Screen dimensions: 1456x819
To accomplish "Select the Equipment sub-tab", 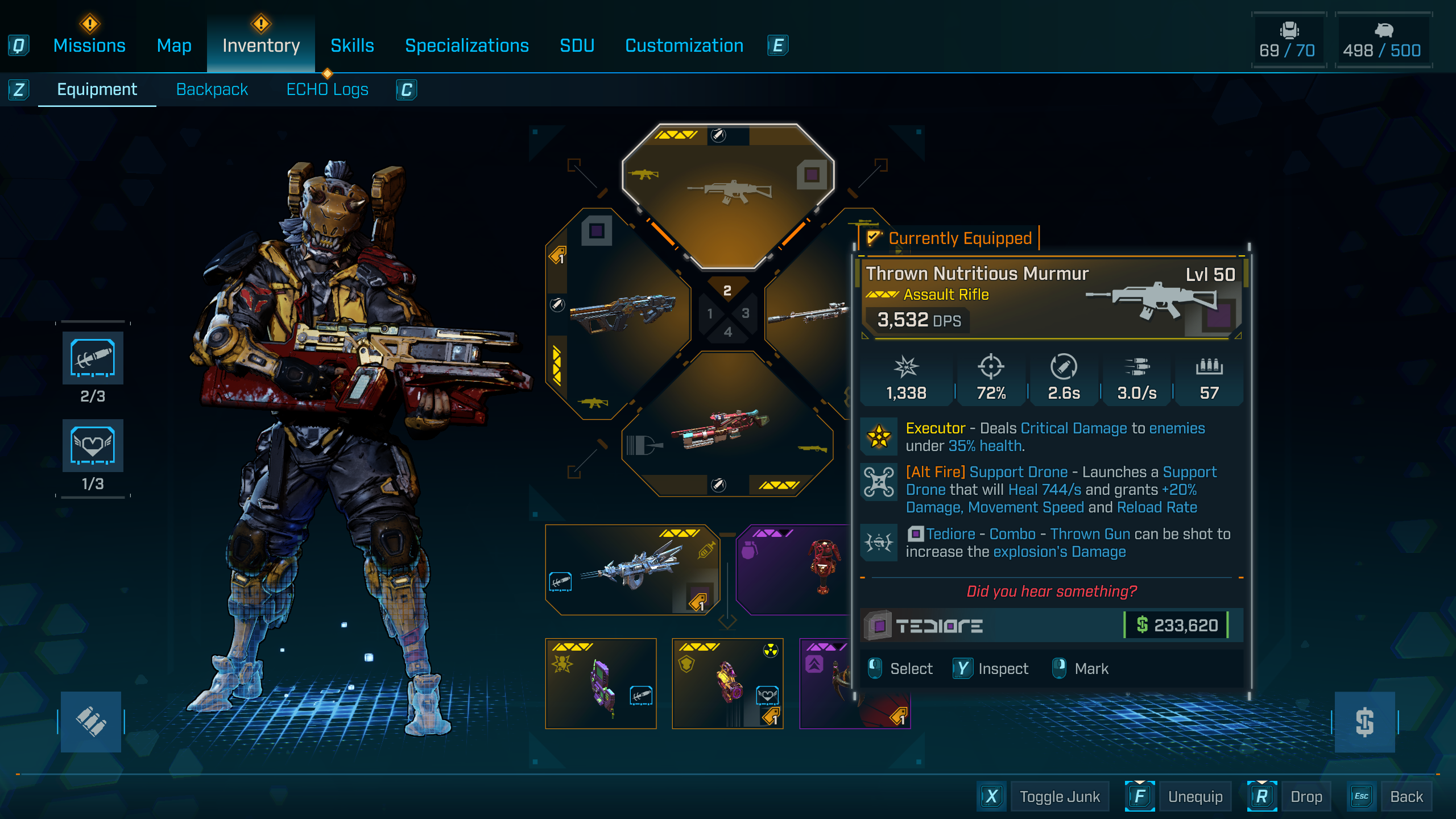I will (97, 89).
